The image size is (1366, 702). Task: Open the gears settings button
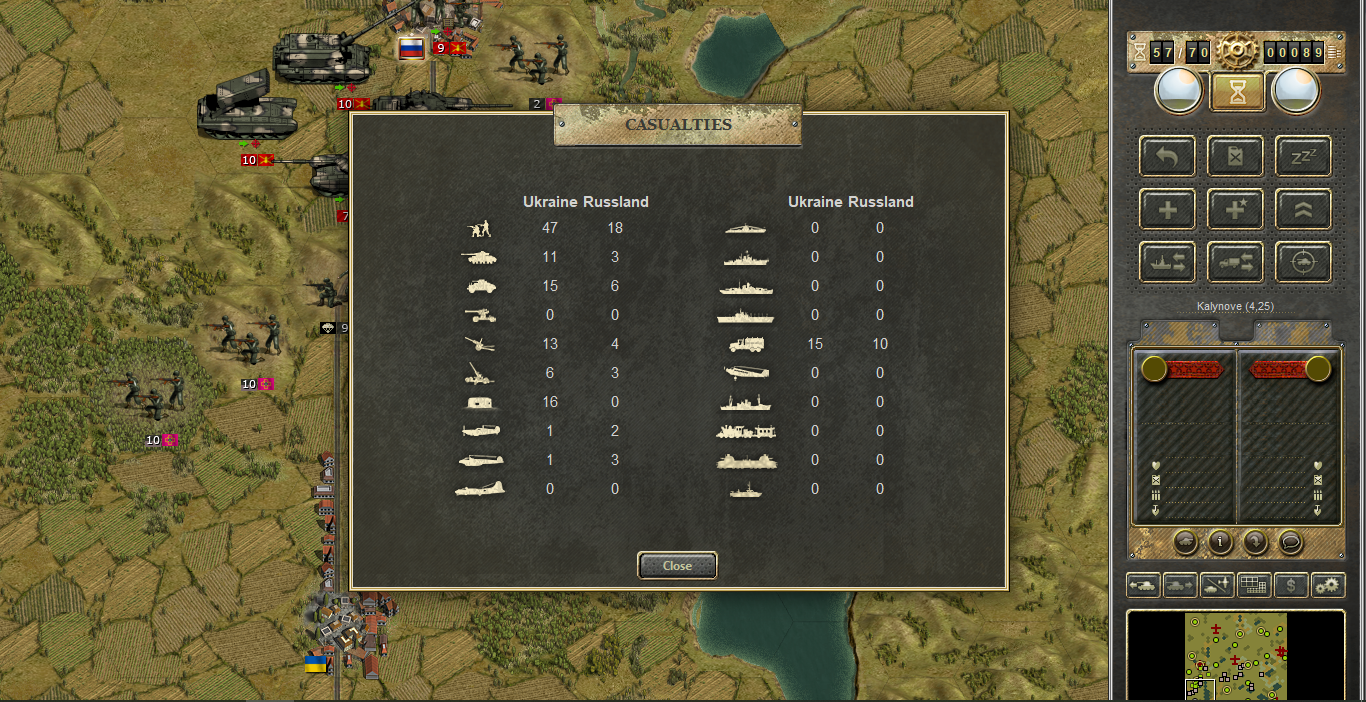(x=1328, y=585)
